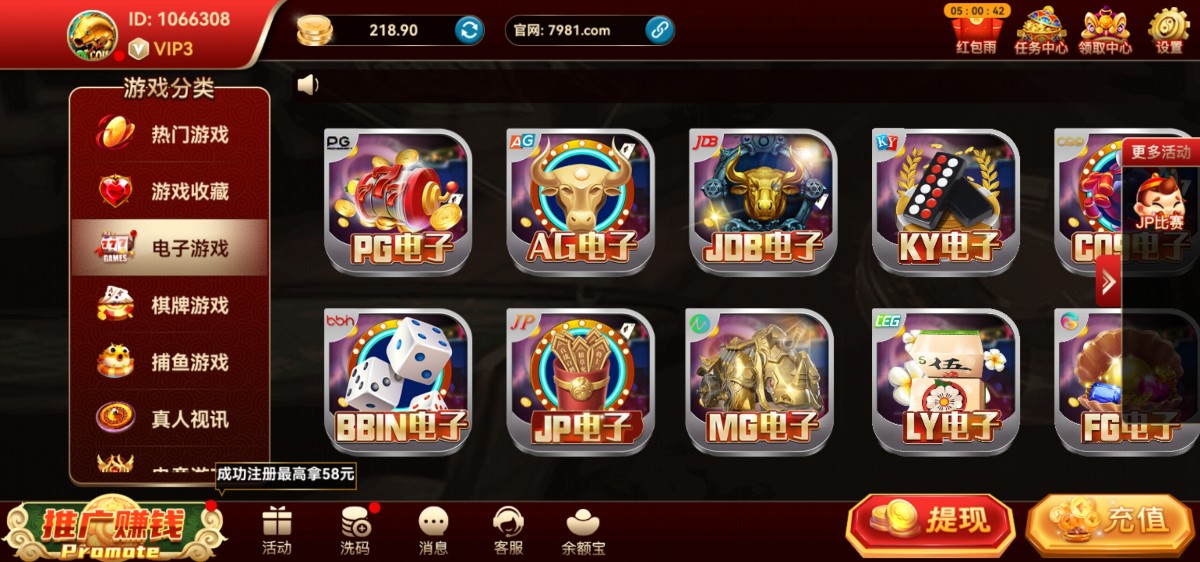Open 客服 customer service

click(x=509, y=531)
